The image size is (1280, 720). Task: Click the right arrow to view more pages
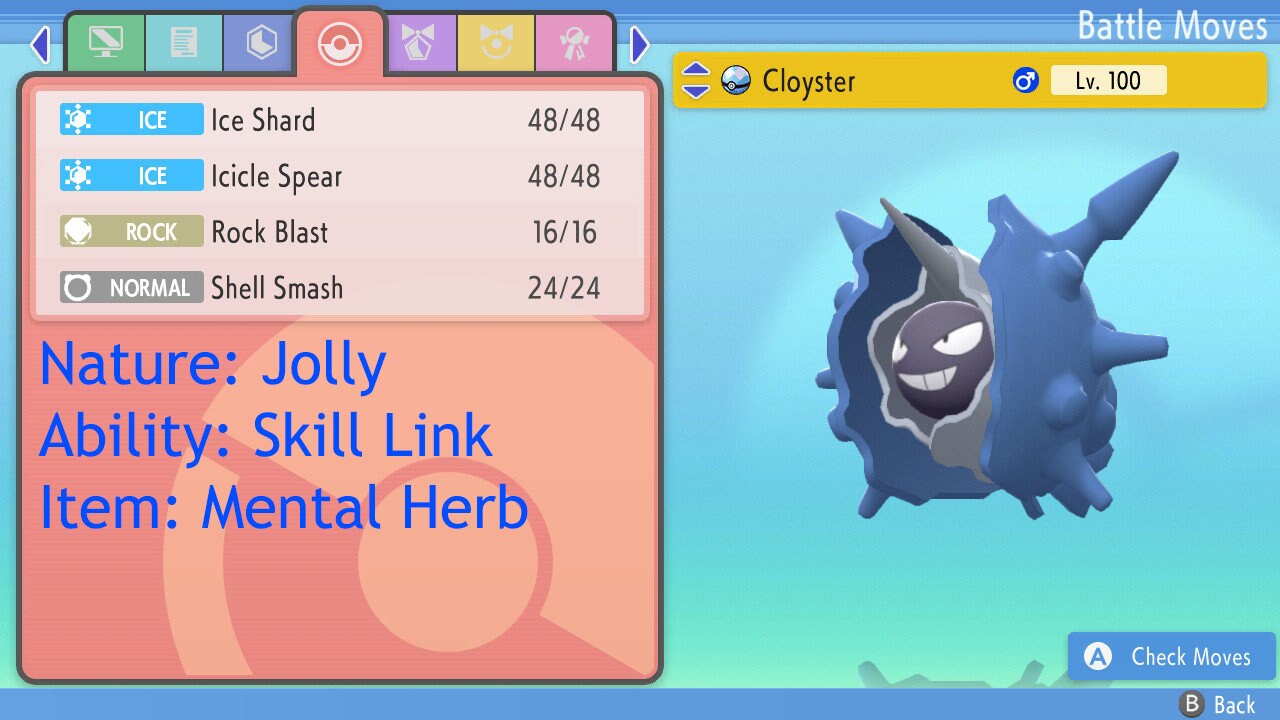pos(638,44)
